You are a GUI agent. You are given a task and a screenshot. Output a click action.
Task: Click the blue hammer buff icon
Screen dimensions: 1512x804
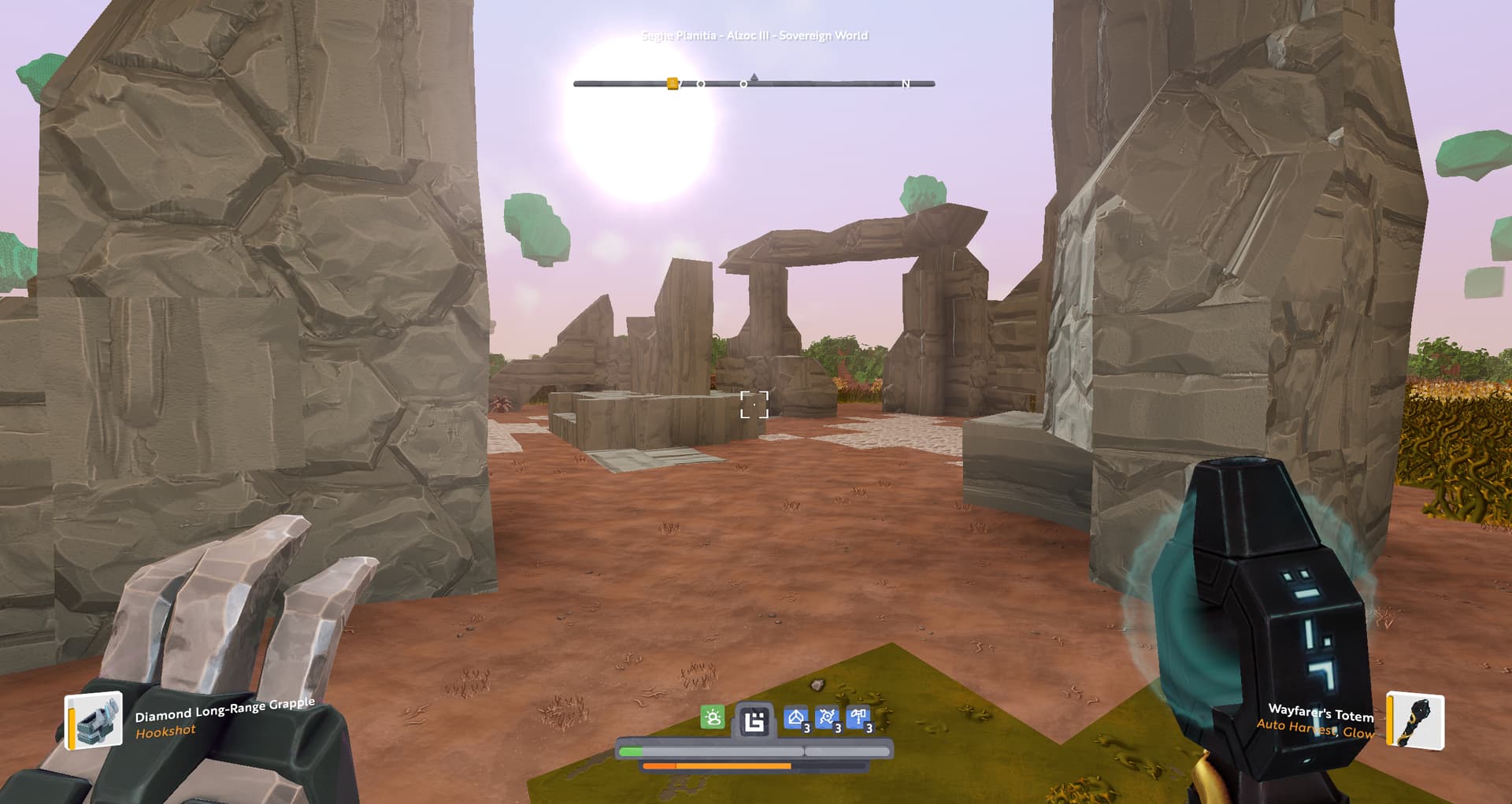click(x=858, y=718)
